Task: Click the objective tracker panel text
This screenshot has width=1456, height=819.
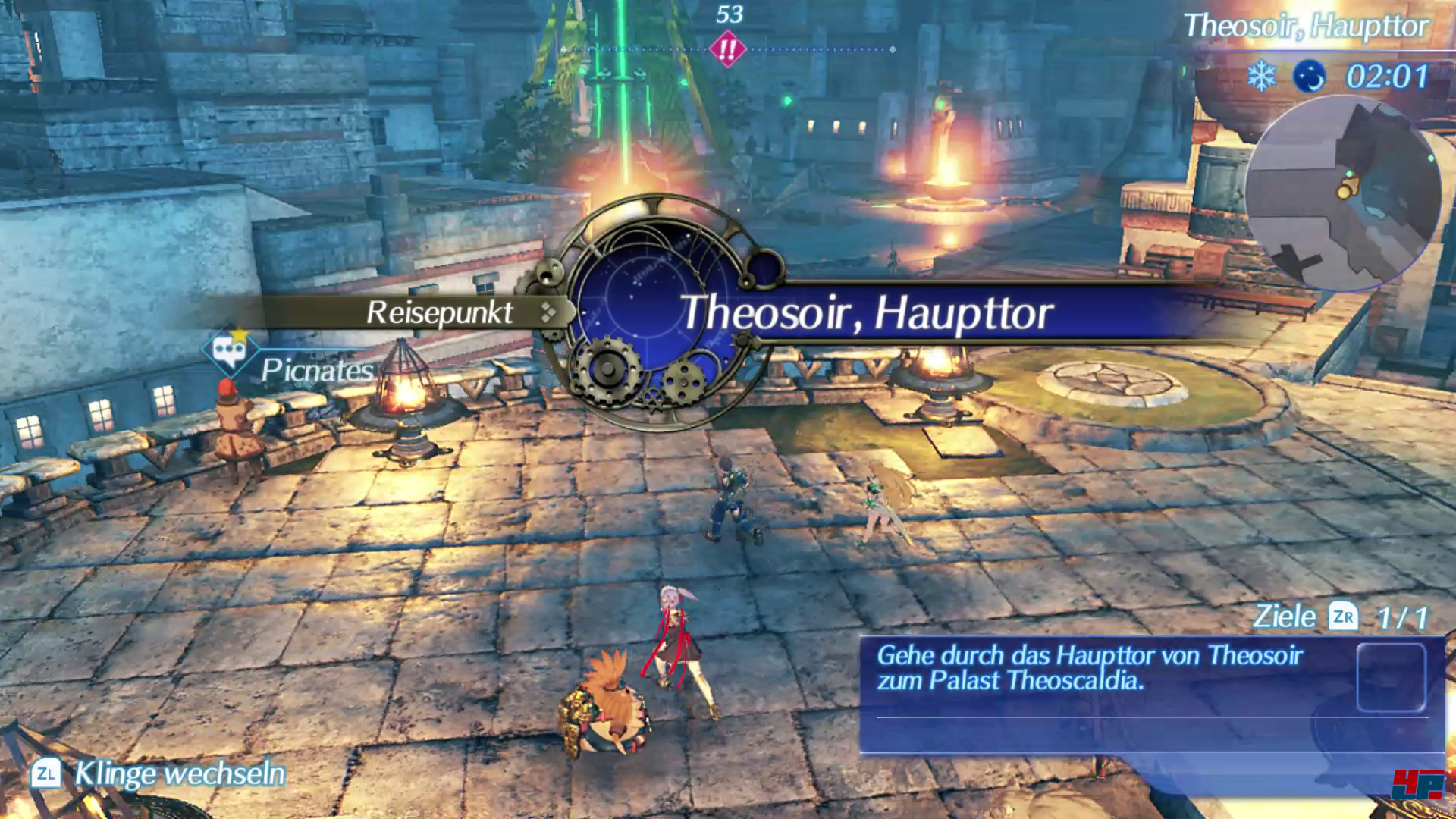Action: [1089, 668]
